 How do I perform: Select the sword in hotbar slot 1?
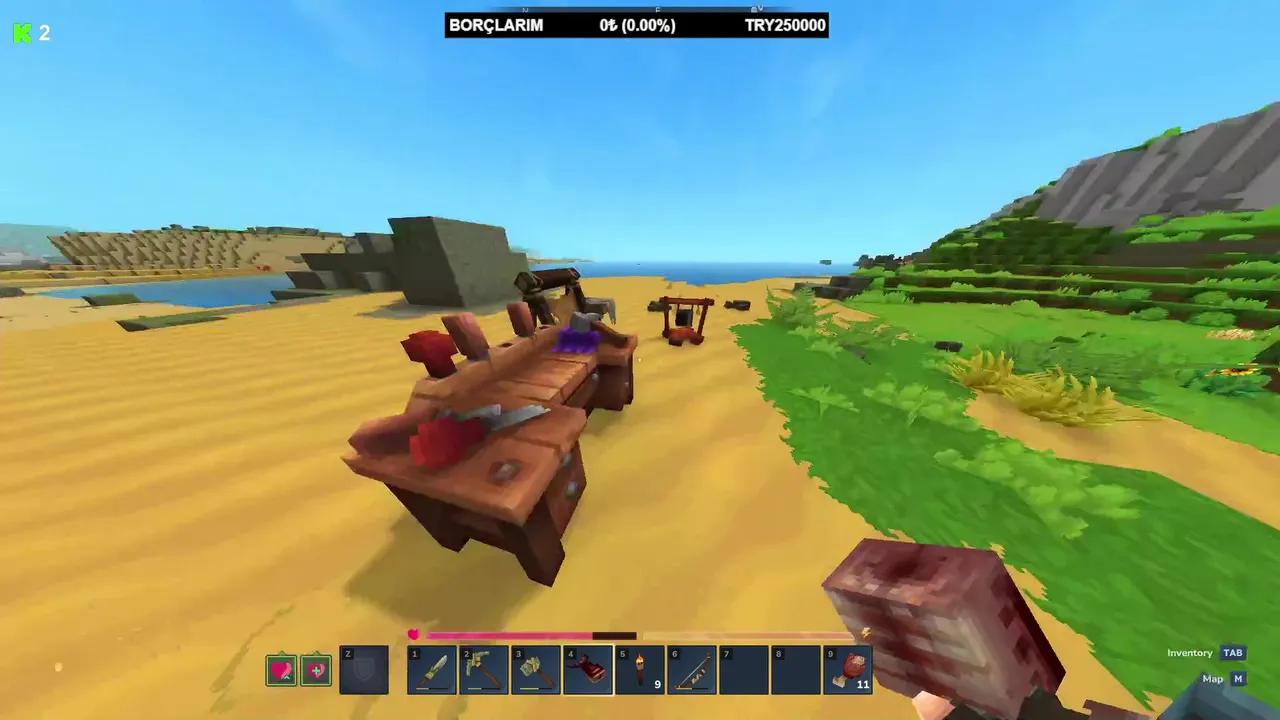(x=432, y=668)
